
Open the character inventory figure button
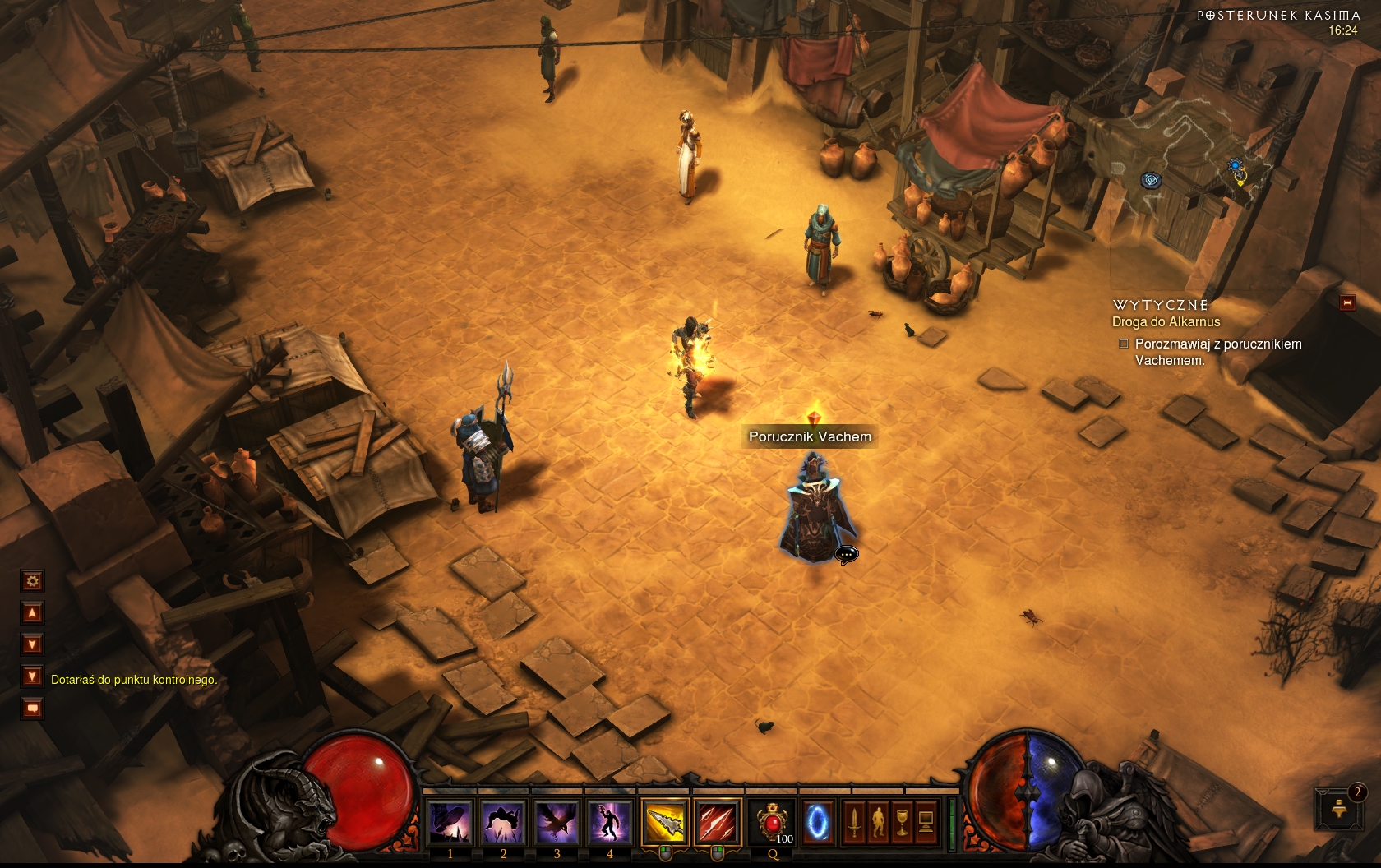coord(878,821)
